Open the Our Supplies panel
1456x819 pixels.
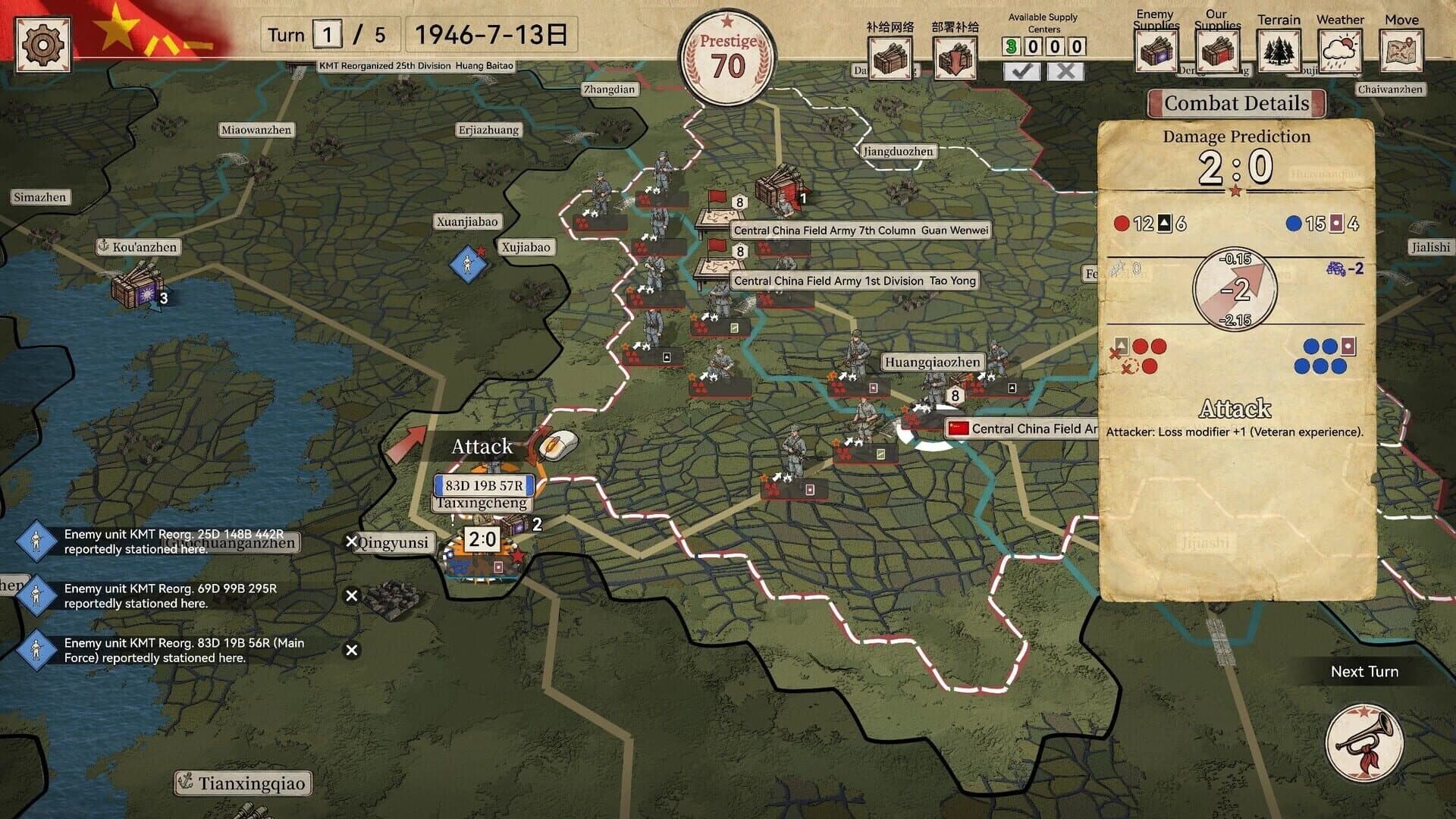(x=1218, y=51)
